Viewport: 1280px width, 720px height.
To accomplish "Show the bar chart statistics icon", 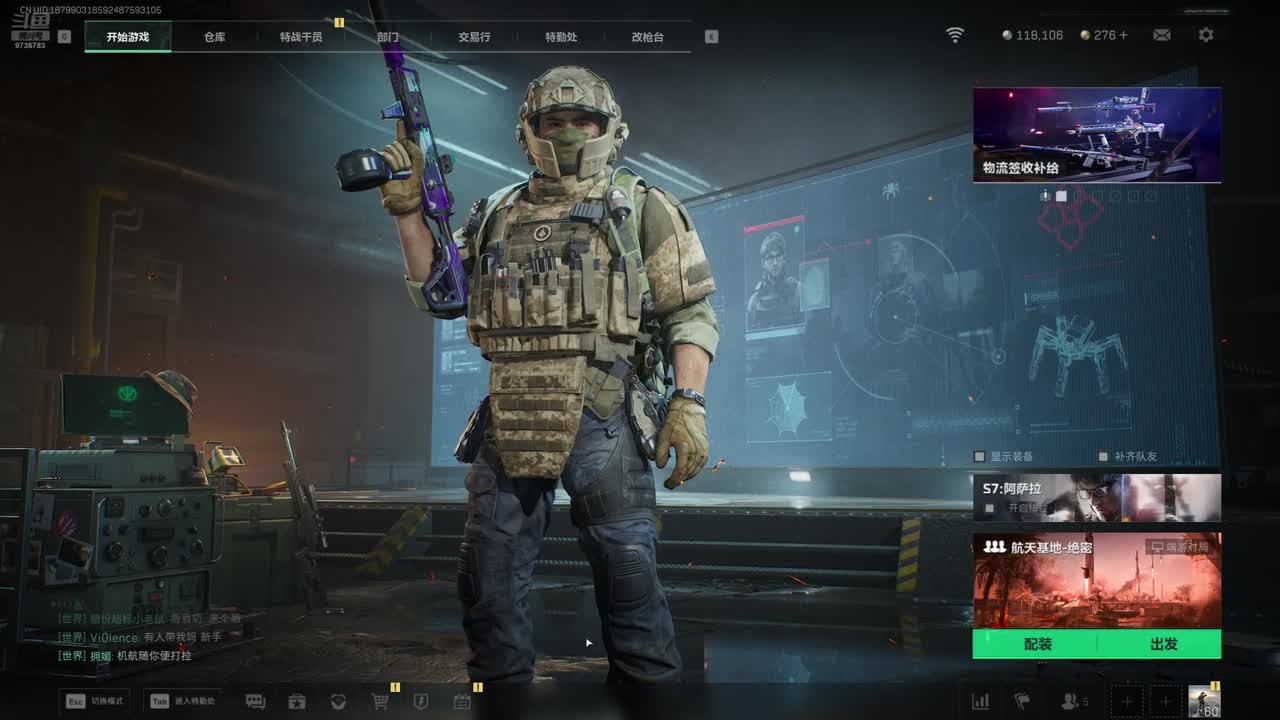I will coord(981,702).
